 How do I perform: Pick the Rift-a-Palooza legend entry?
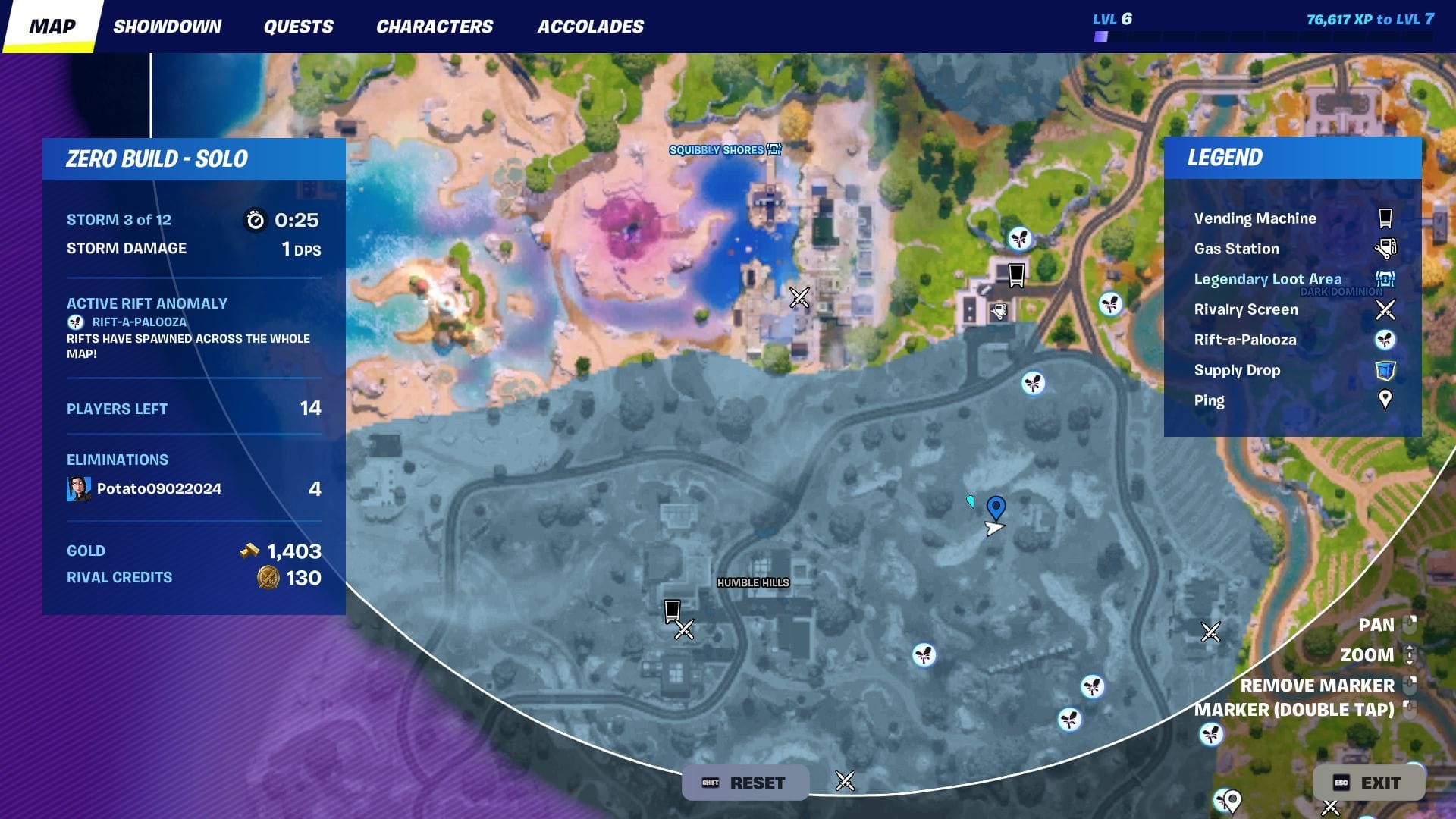pyautogui.click(x=1244, y=340)
